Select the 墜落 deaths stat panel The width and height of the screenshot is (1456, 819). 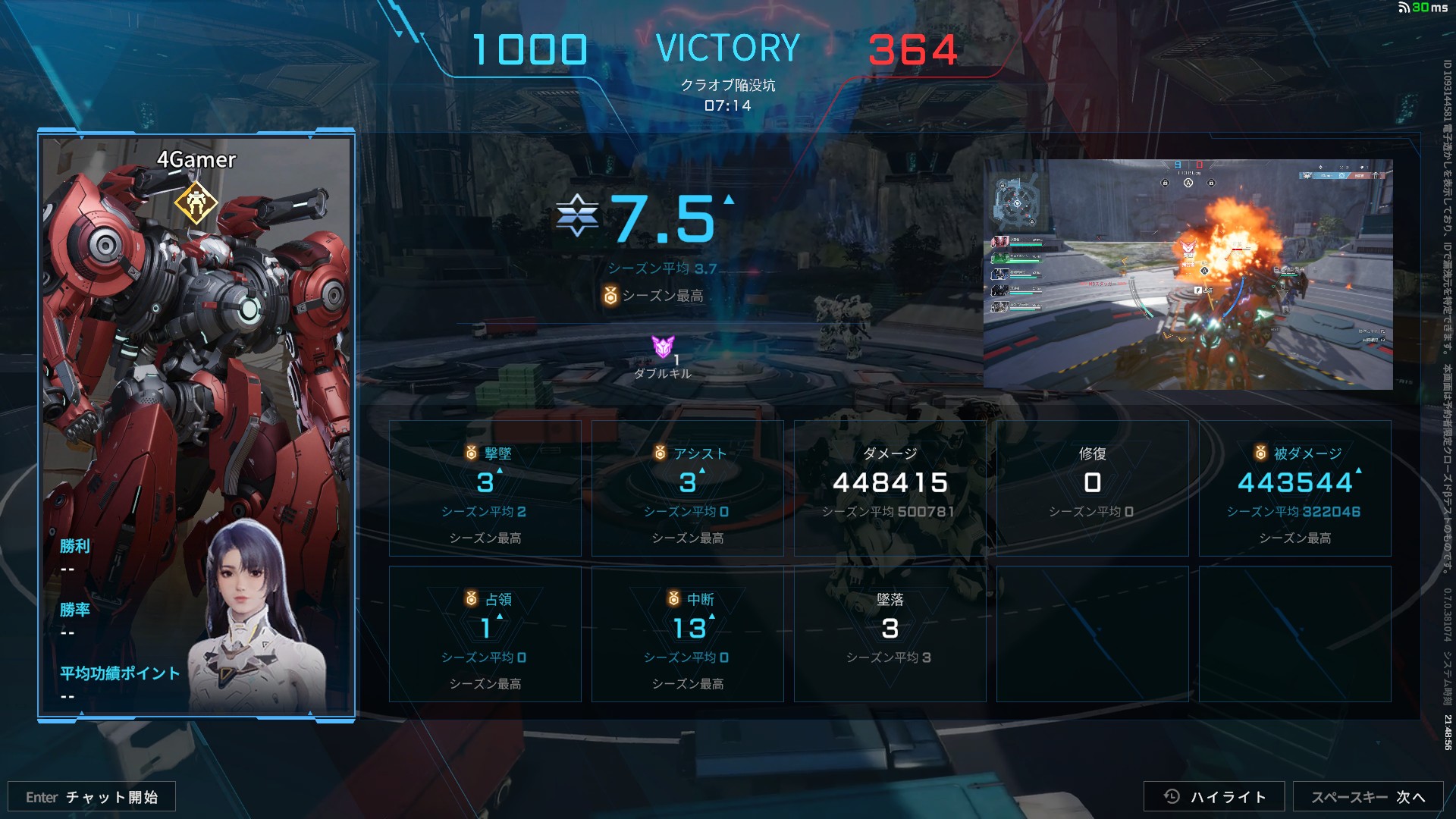click(890, 634)
